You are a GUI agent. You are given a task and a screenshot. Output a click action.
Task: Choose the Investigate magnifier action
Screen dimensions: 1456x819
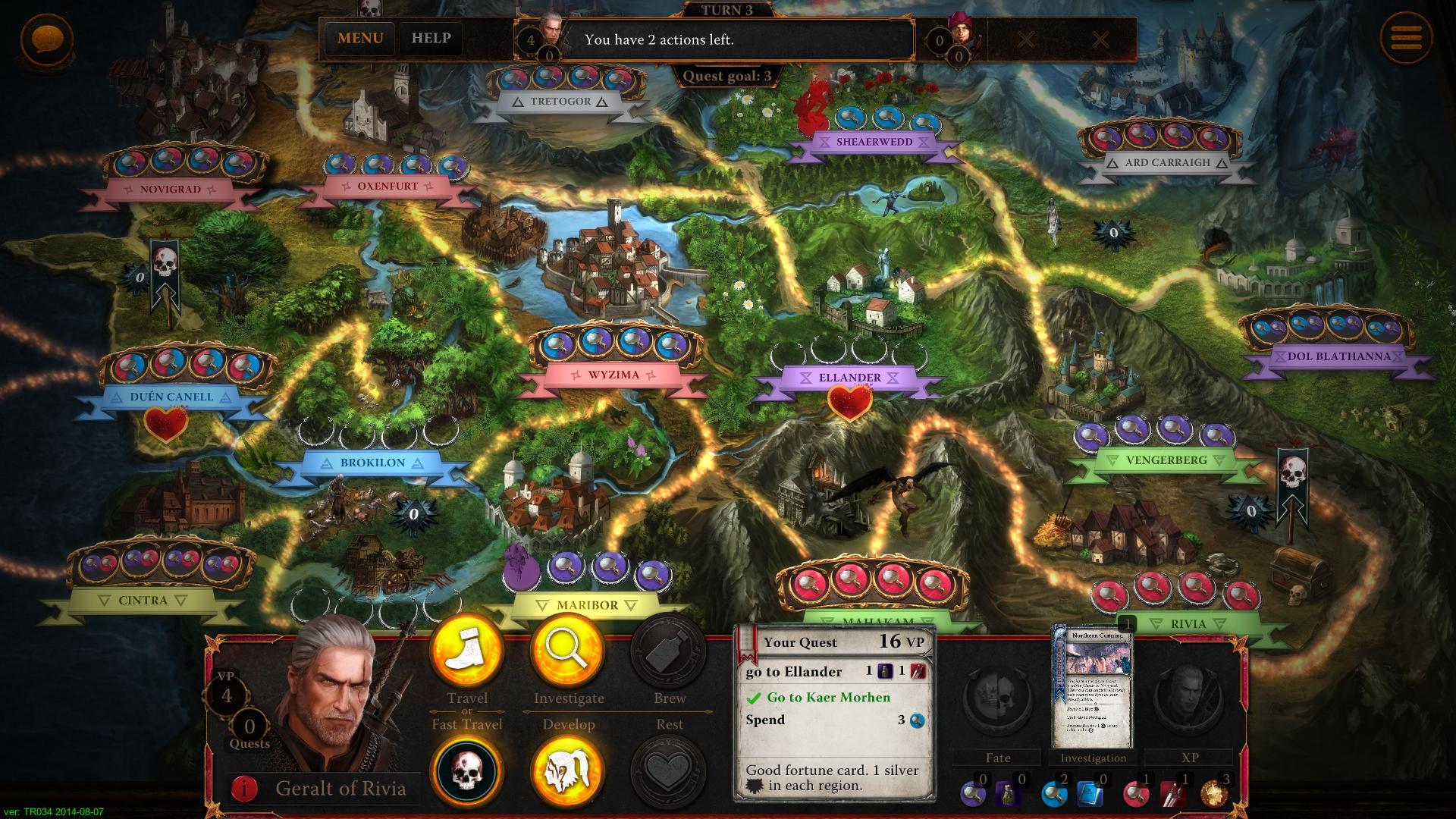coord(568,653)
